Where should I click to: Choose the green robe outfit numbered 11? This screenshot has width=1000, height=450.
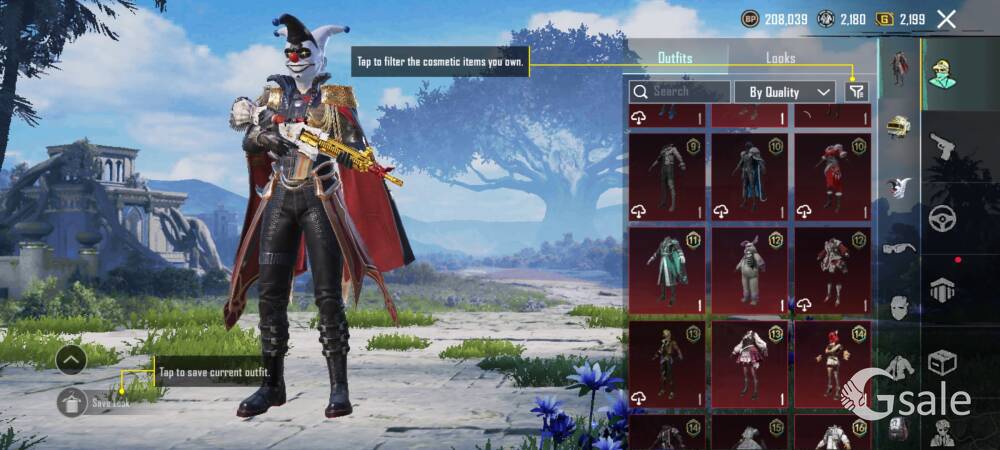pyautogui.click(x=667, y=270)
